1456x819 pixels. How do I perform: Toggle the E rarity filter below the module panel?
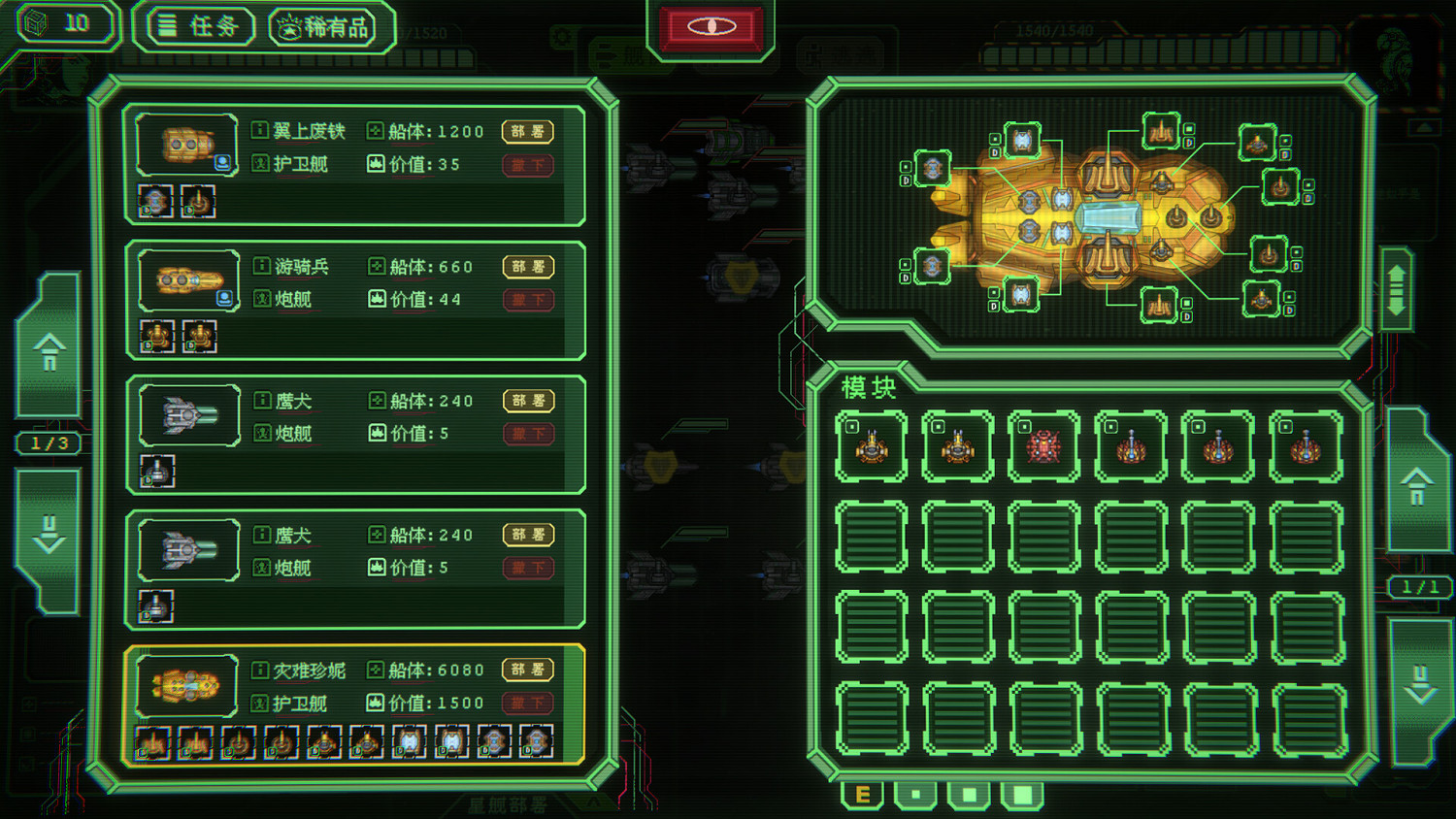point(862,794)
